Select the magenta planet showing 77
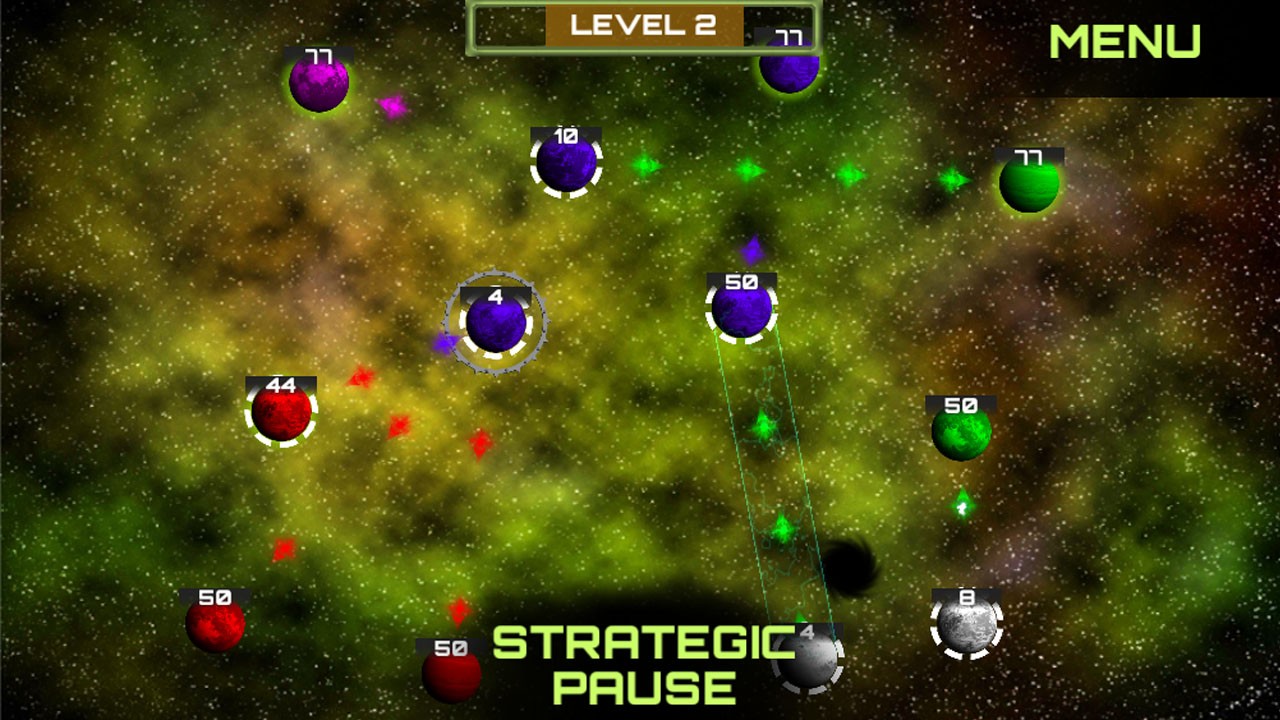The width and height of the screenshot is (1280, 720). click(319, 84)
